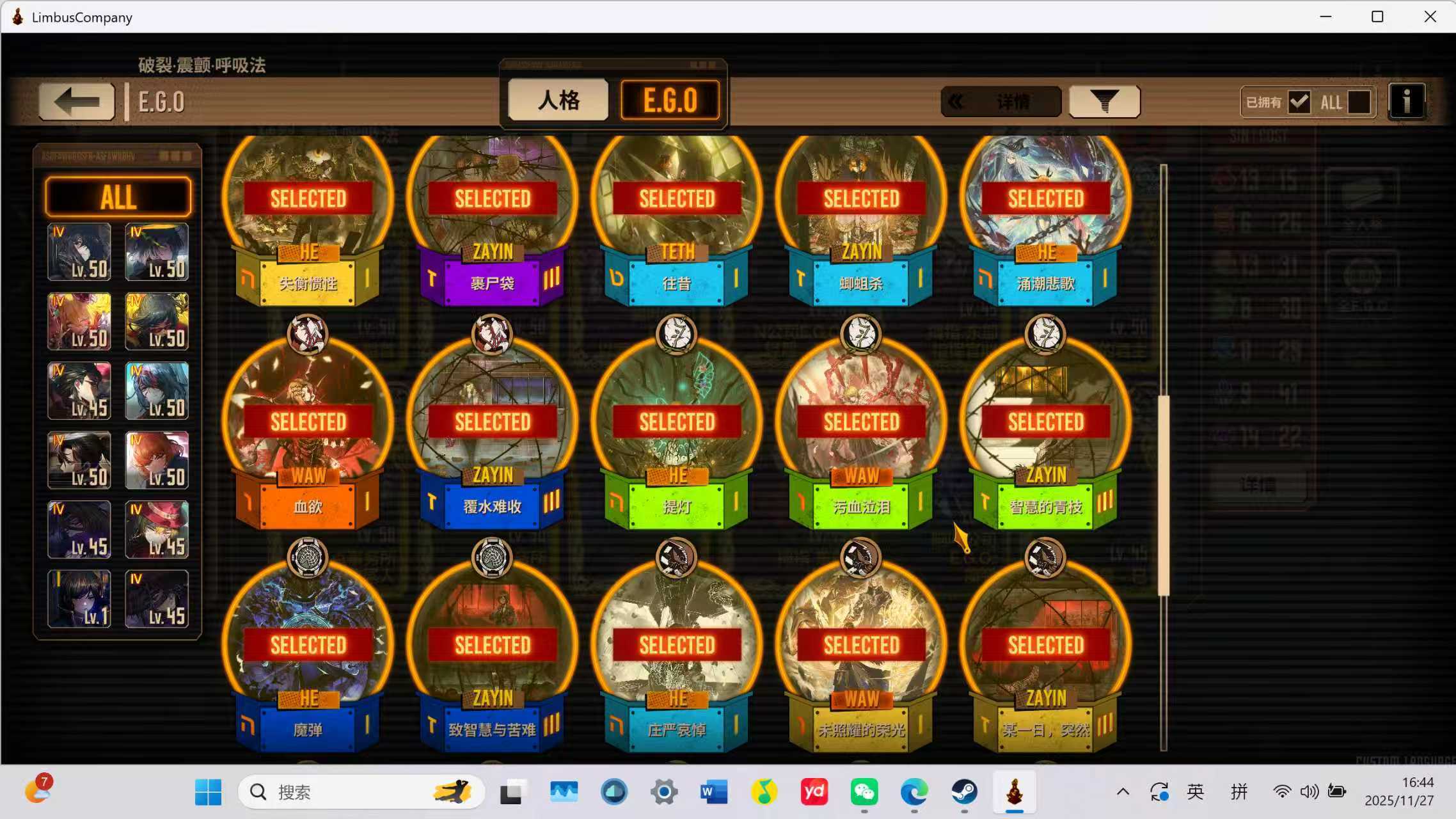
Task: Select the Lv.1 character portrait thumbnail
Action: (x=78, y=600)
